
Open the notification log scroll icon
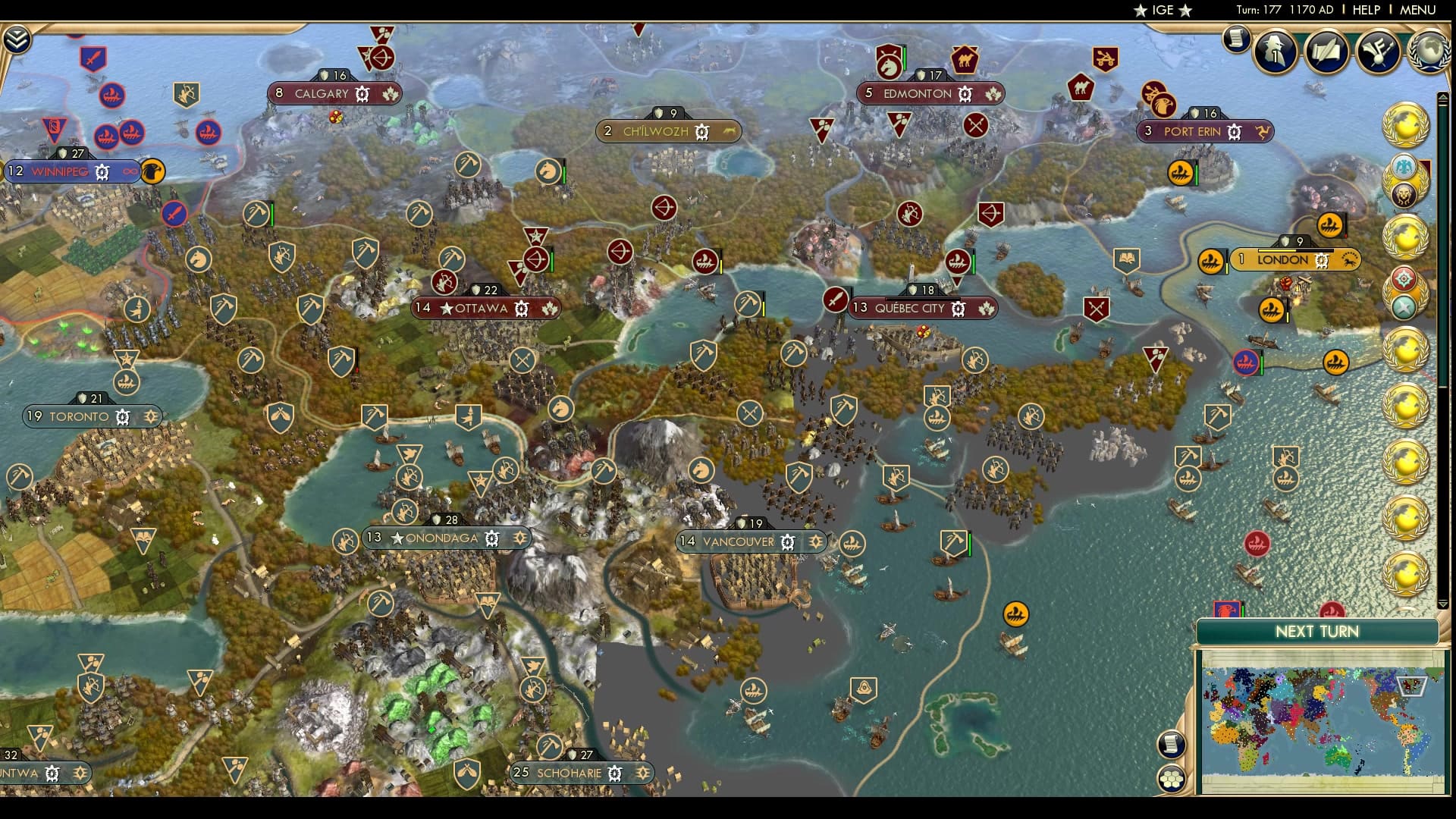coord(1235,40)
